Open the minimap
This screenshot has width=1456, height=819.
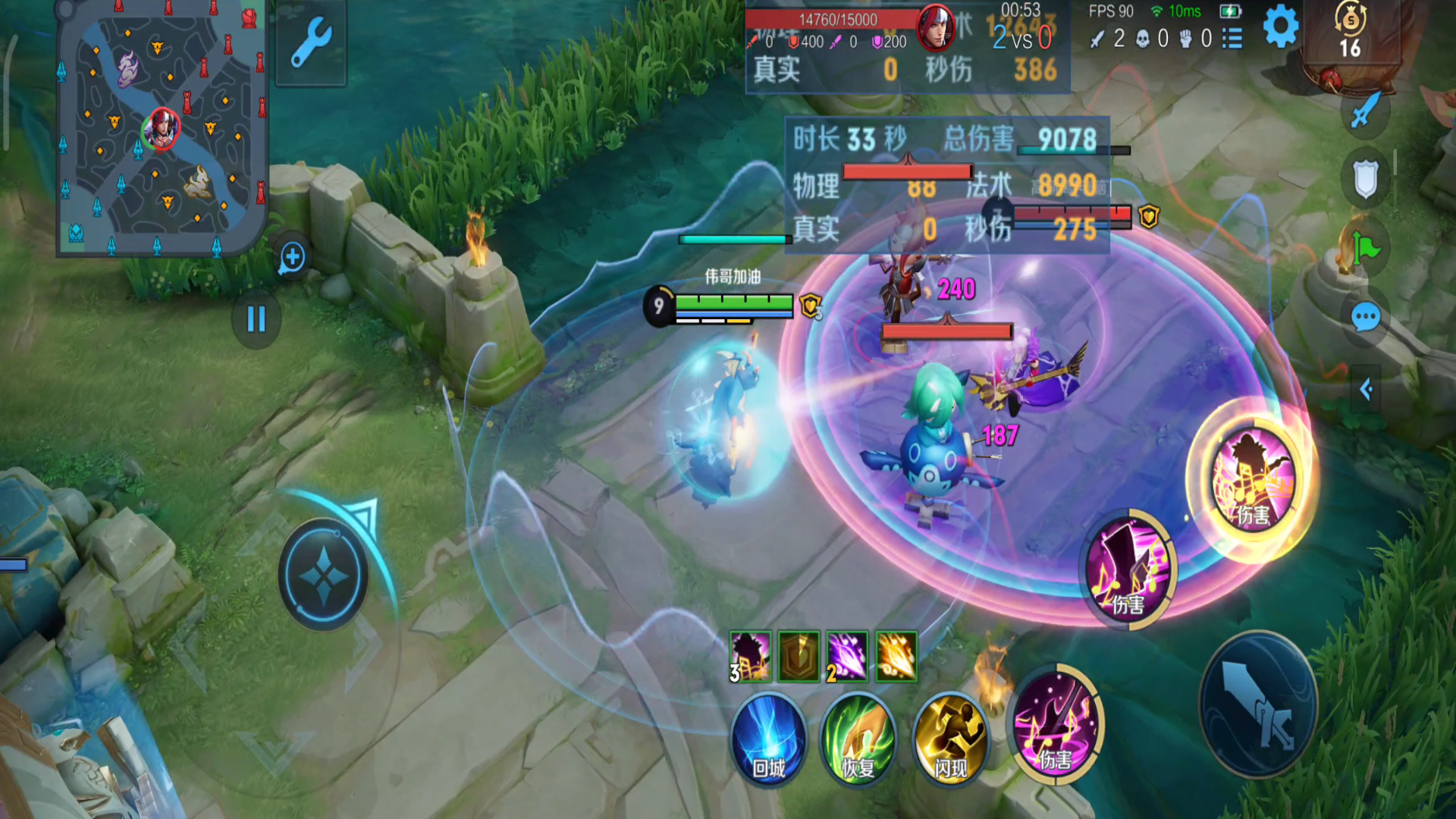(x=162, y=129)
